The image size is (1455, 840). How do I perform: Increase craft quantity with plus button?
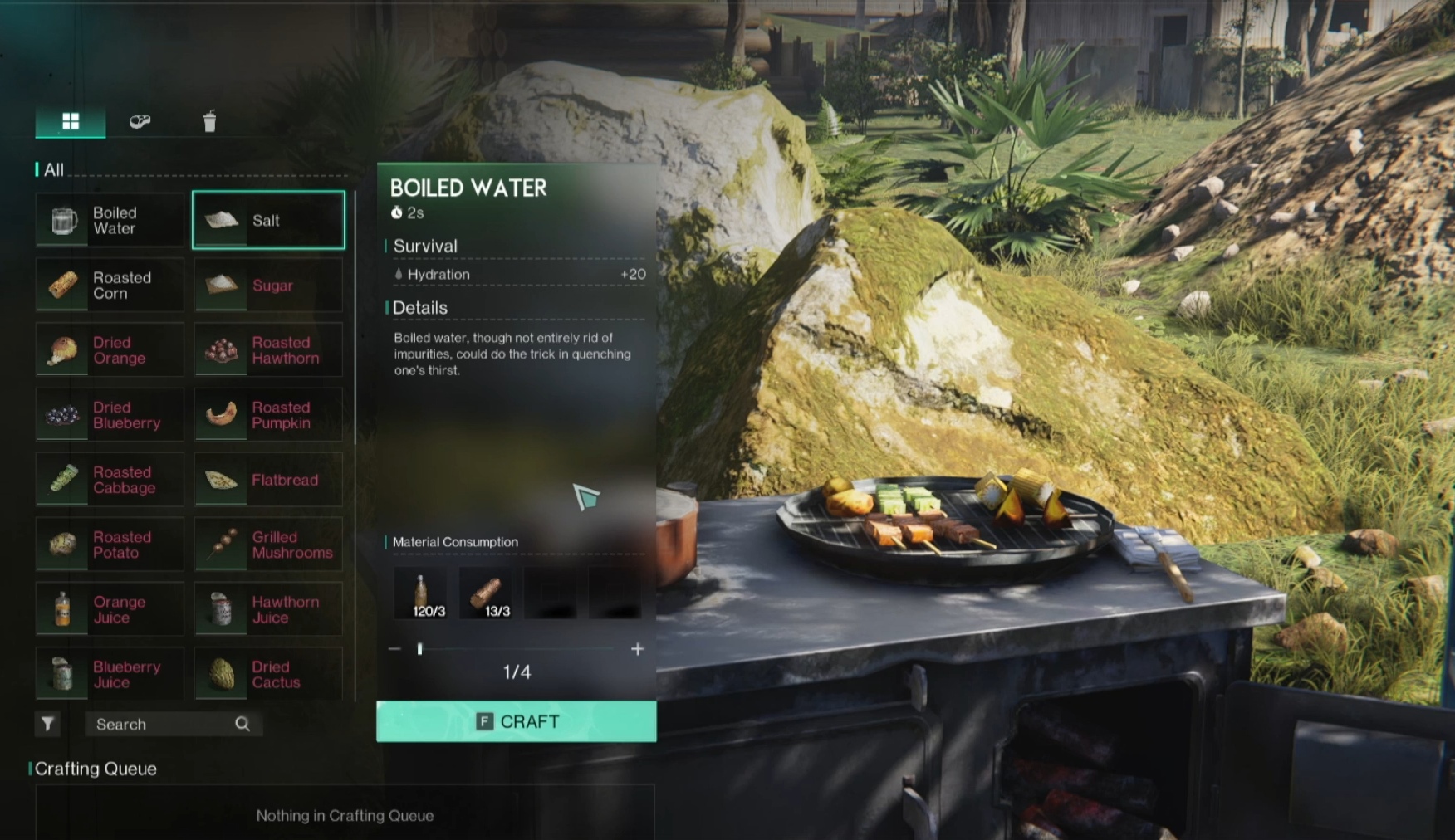[x=637, y=649]
